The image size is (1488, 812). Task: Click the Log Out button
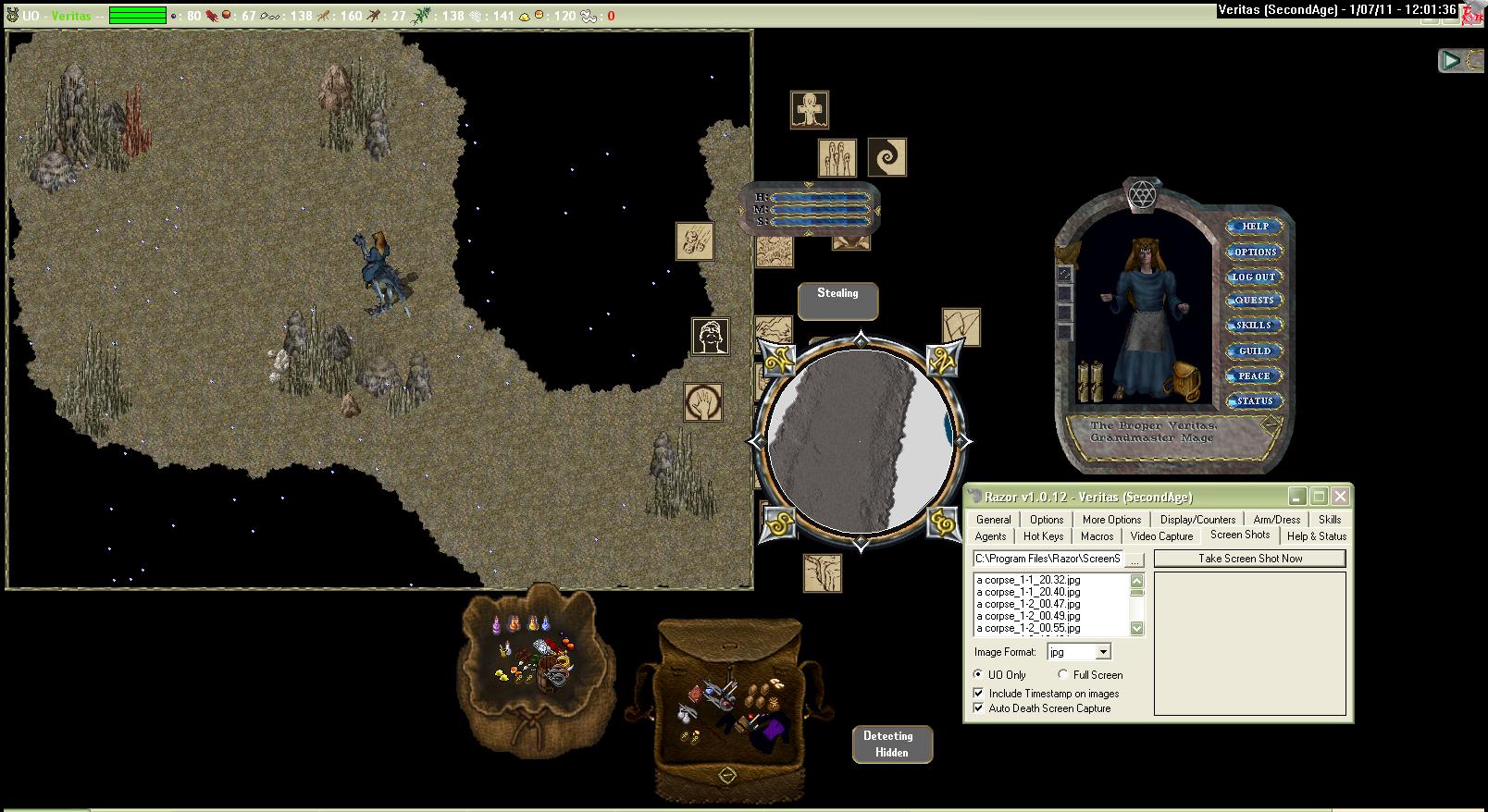point(1254,277)
